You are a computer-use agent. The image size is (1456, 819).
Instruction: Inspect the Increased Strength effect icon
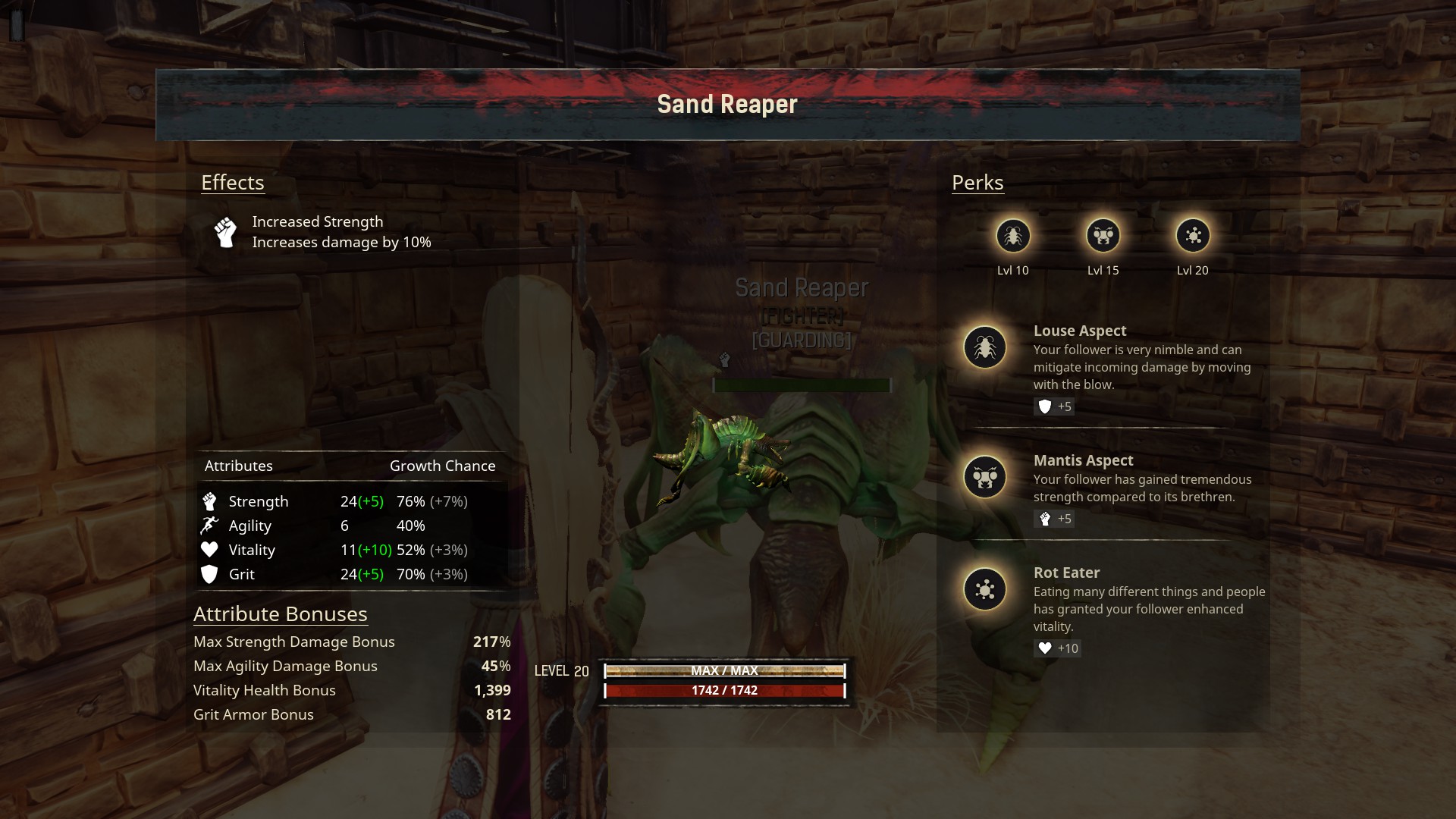pyautogui.click(x=225, y=232)
